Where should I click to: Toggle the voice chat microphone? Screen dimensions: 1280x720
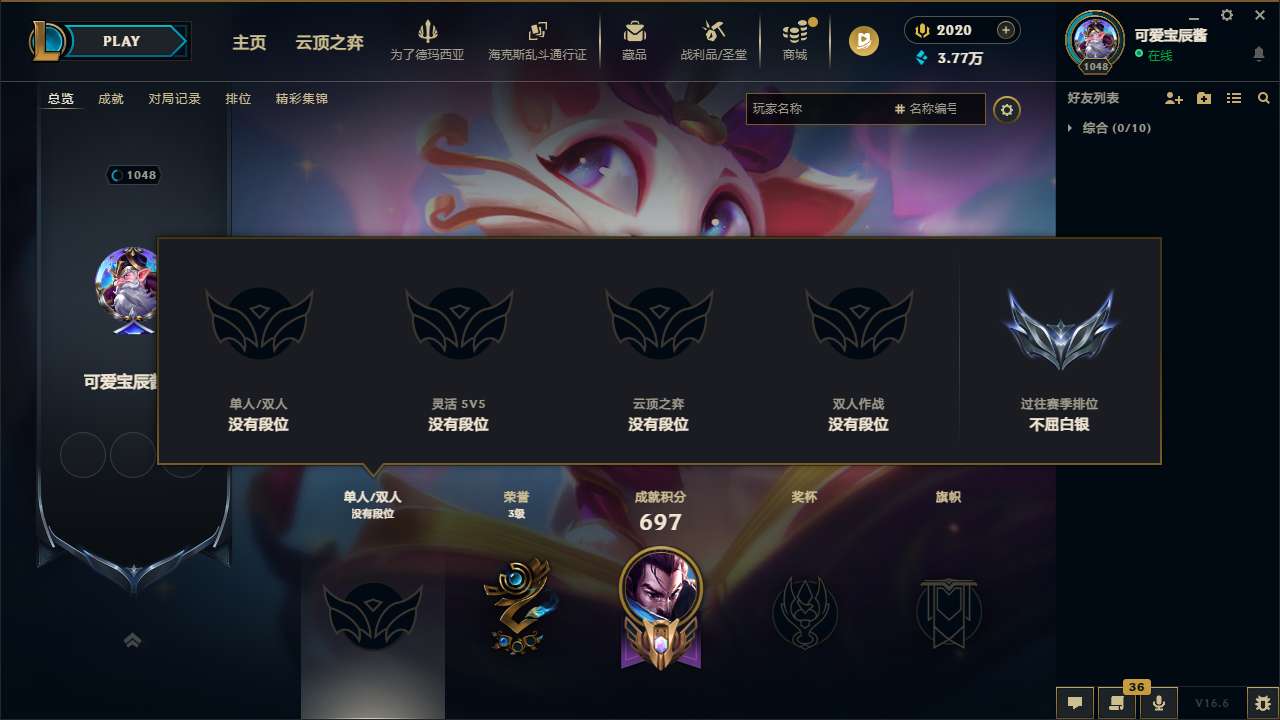(1159, 703)
